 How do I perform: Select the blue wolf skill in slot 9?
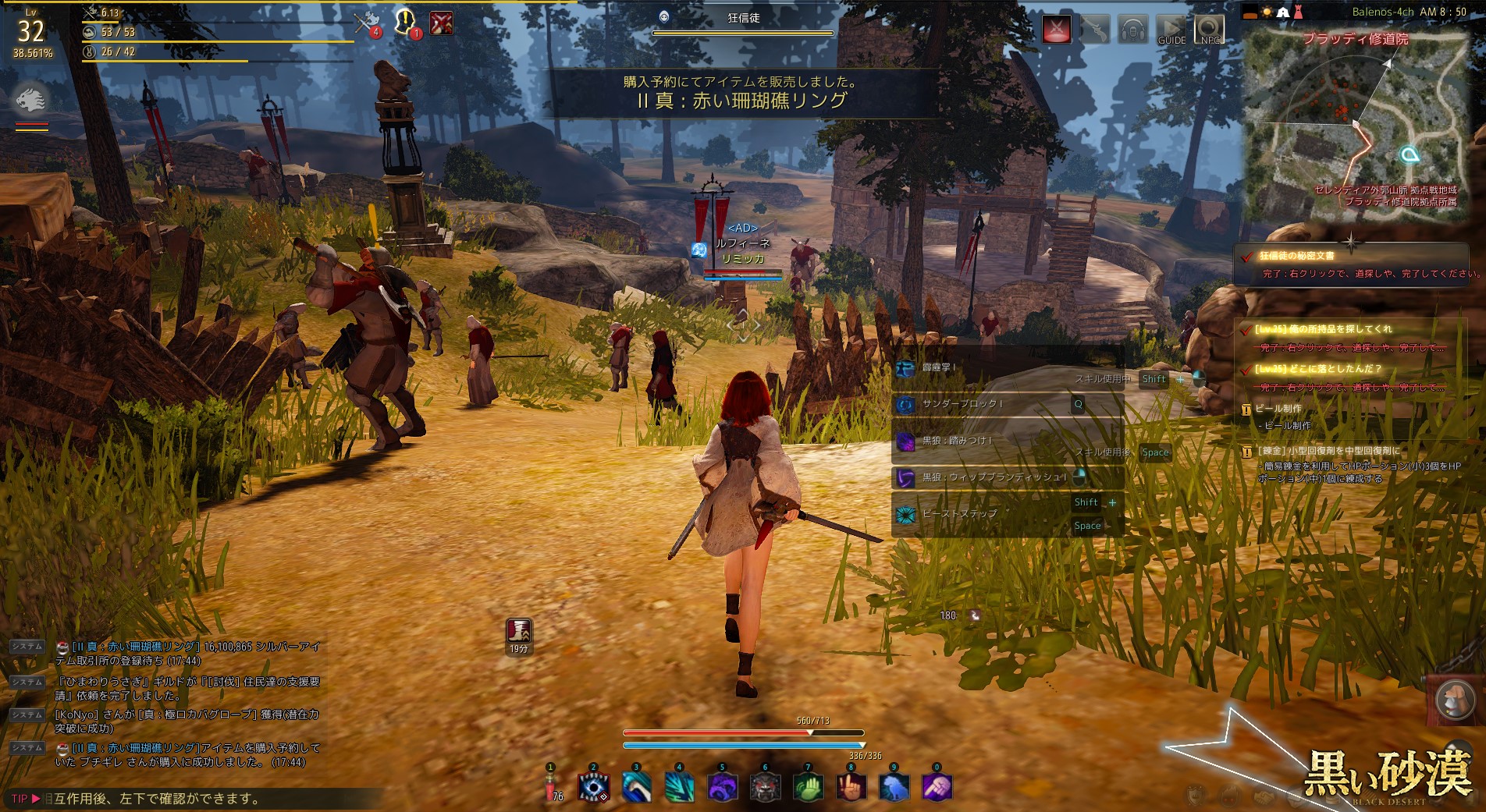click(x=894, y=787)
